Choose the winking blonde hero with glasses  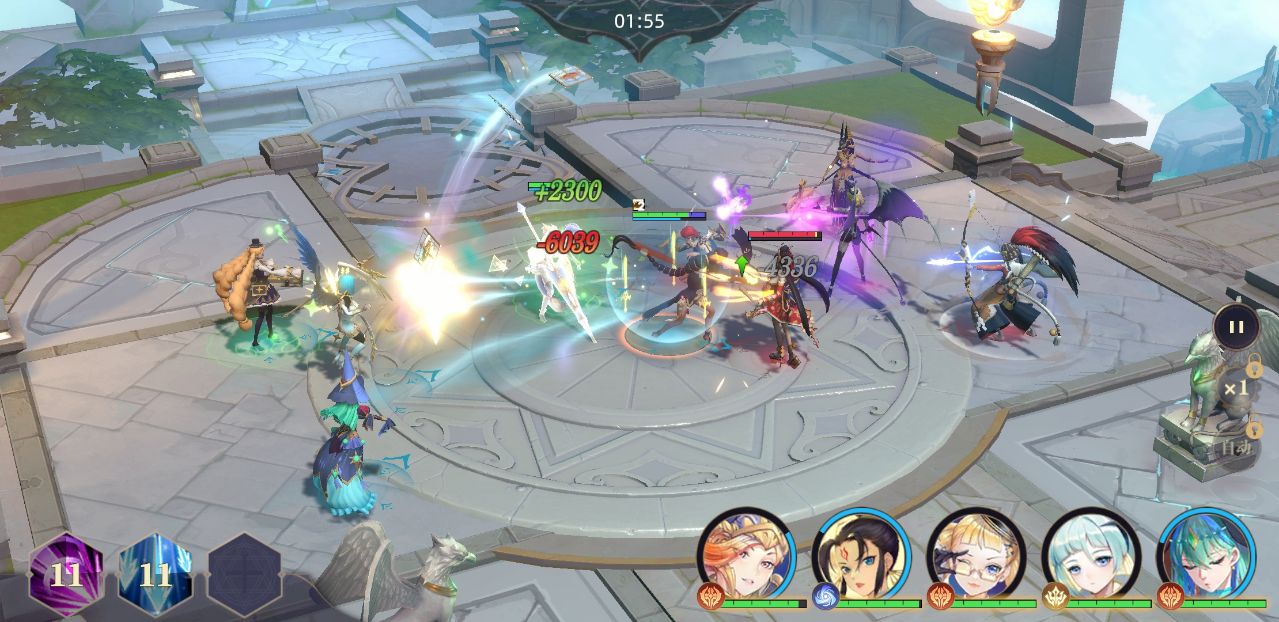[x=976, y=554]
